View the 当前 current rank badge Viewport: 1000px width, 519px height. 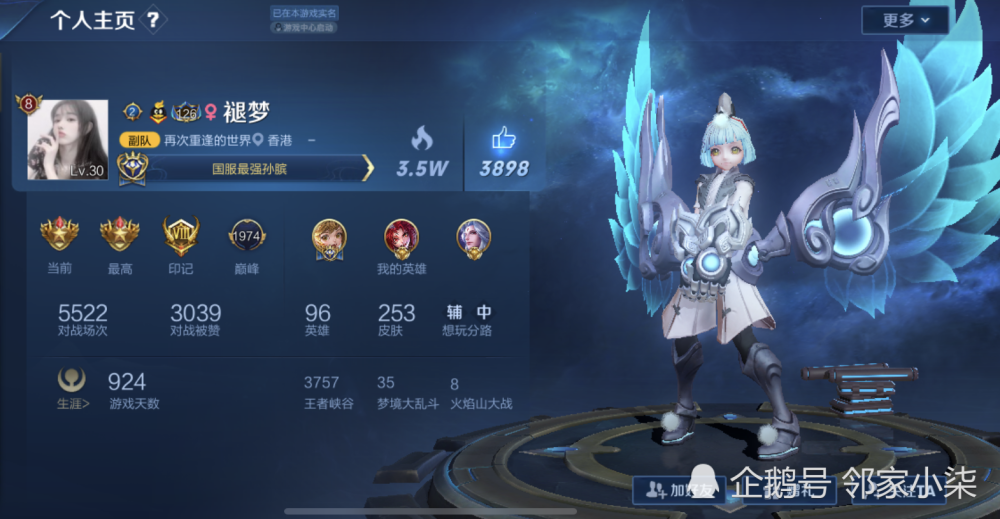click(59, 236)
